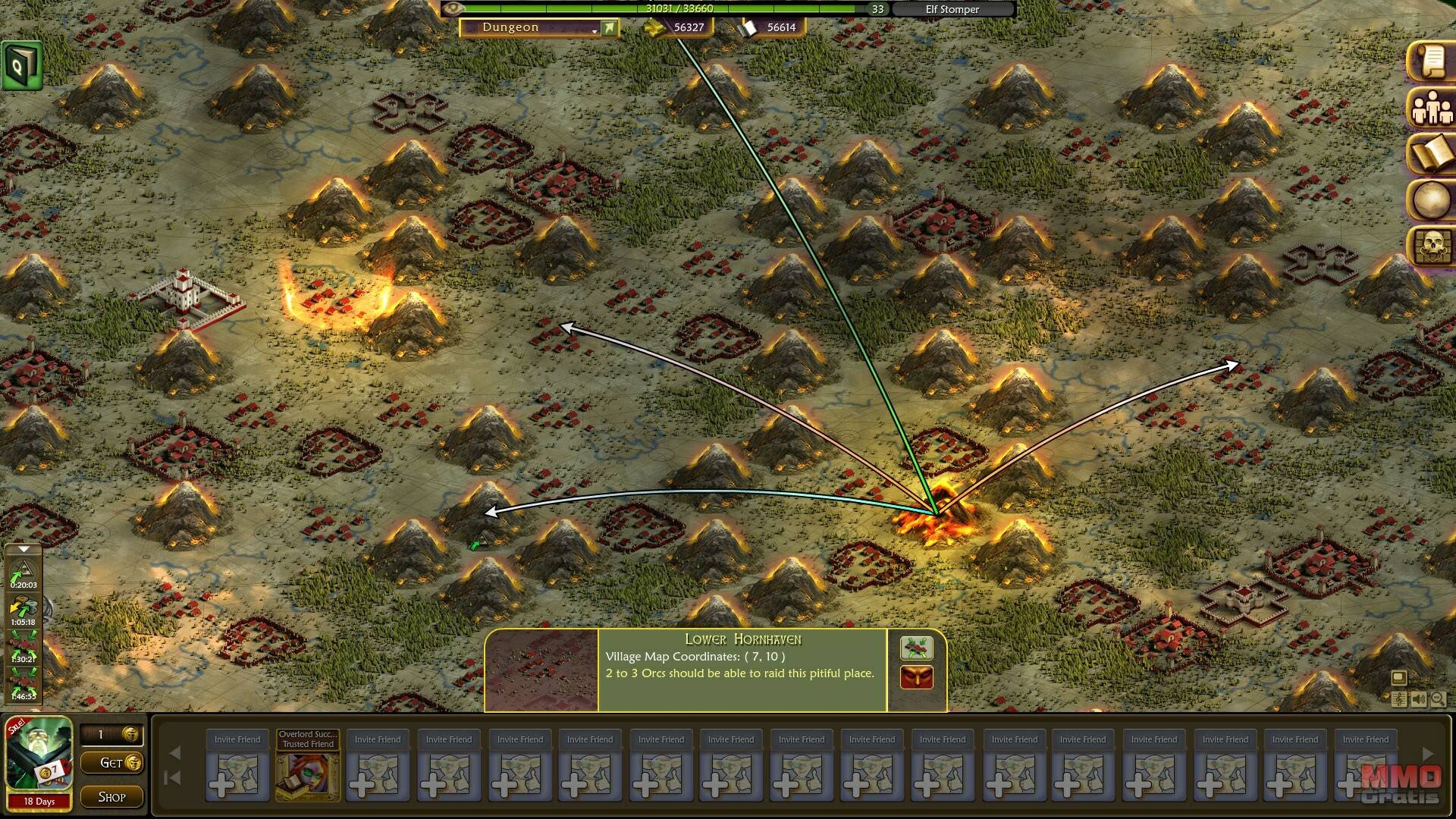Select the 0:20:03 pyramid eye timer
Viewport: 1456px width, 819px height.
pos(24,574)
